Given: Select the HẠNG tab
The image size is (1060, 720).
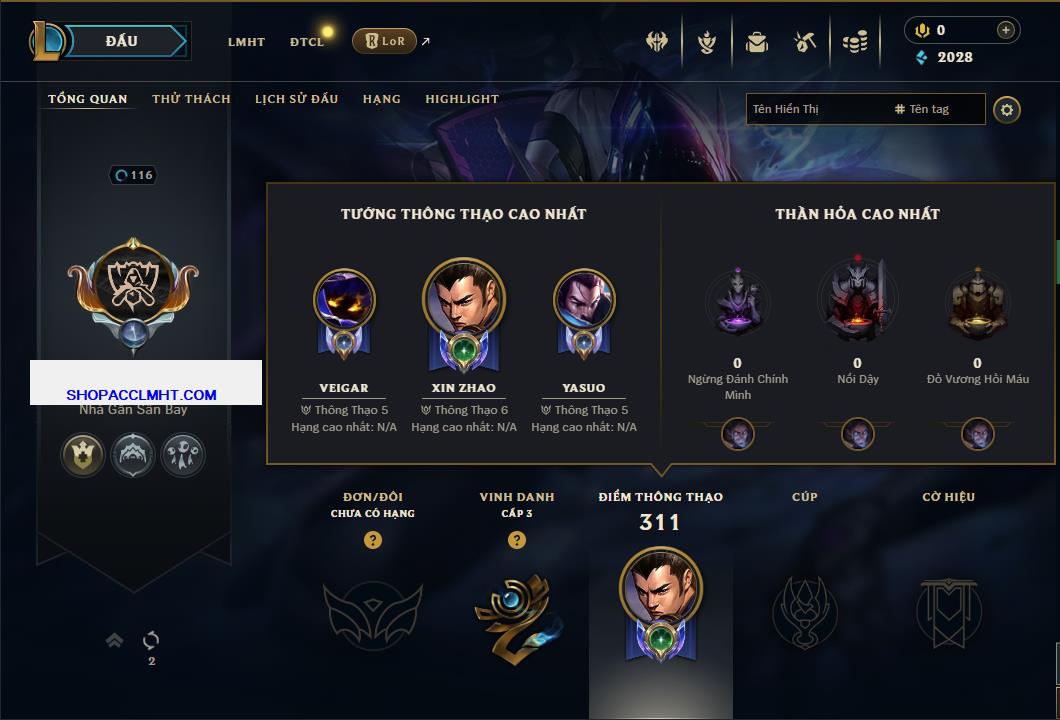Looking at the screenshot, I should pos(381,99).
